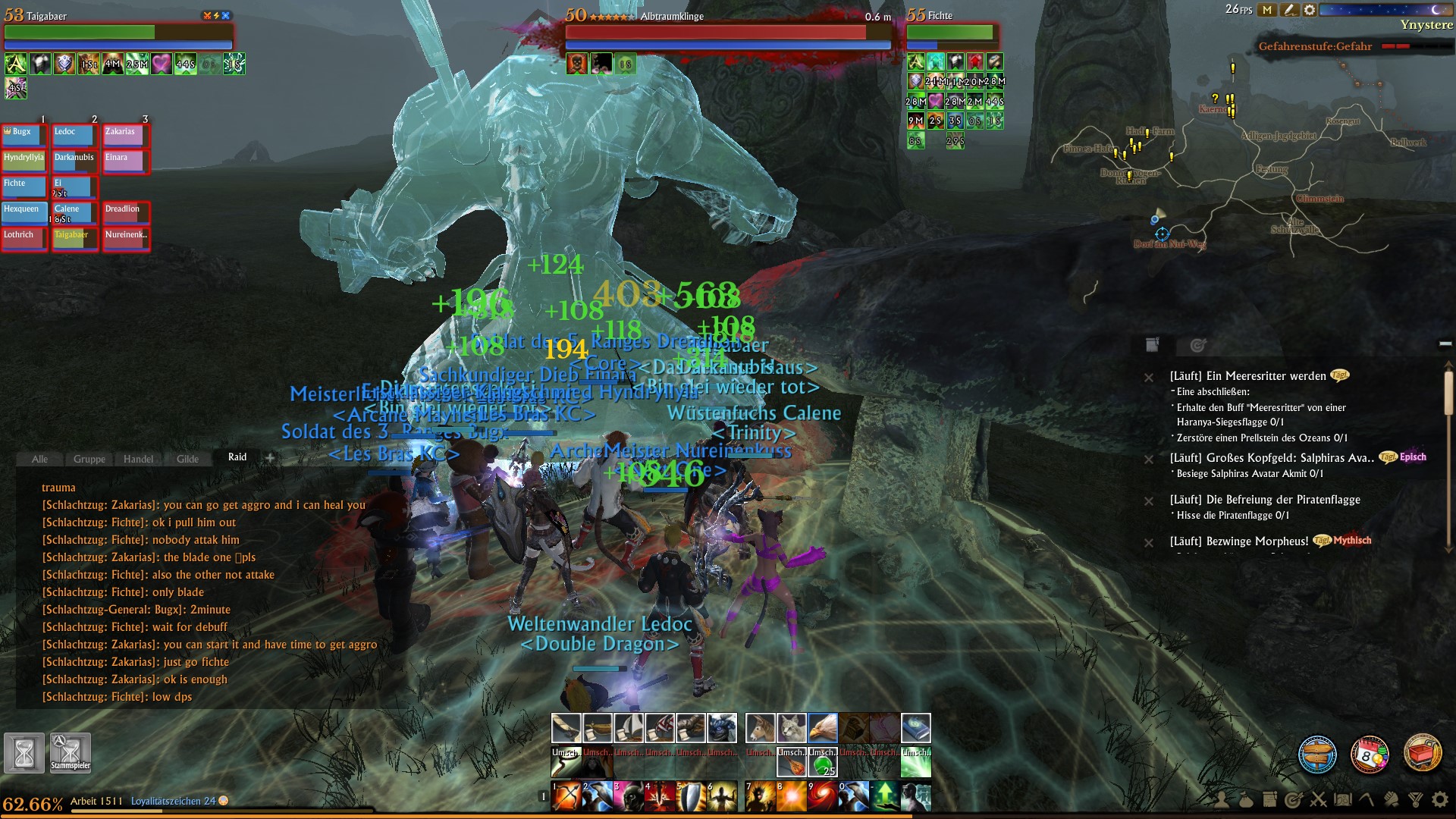Image resolution: width=1456 pixels, height=819 pixels.
Task: Open achievements with the medal icon
Action: [1417, 799]
